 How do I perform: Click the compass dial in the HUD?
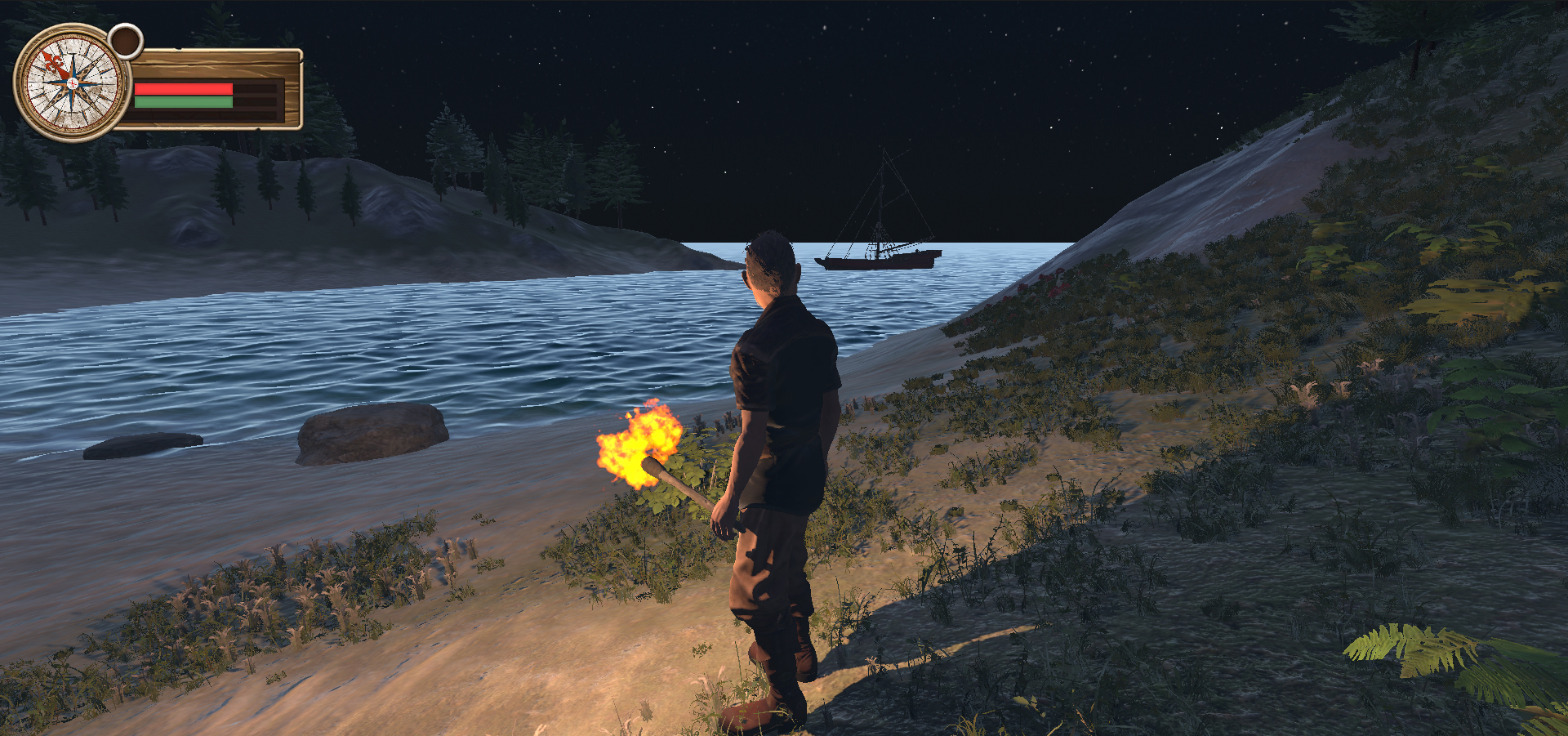[72, 83]
